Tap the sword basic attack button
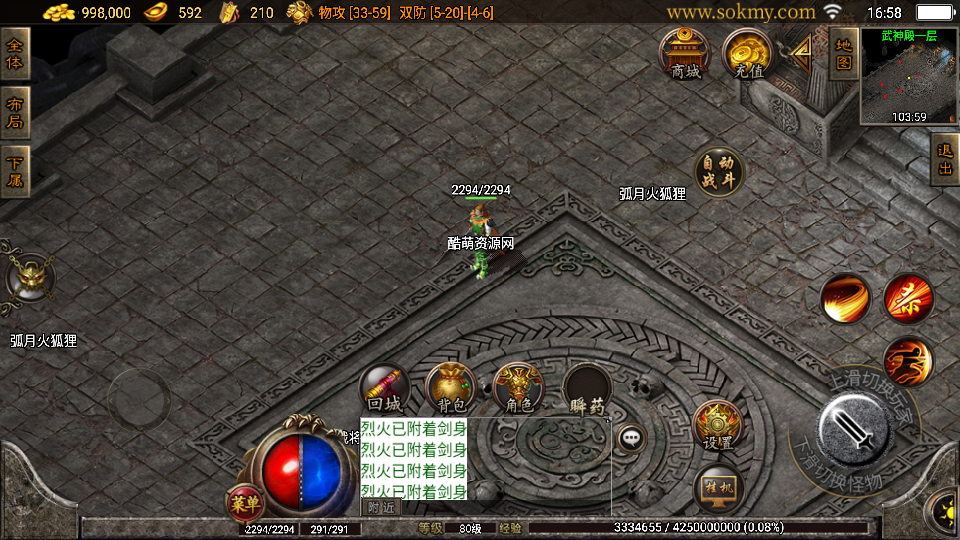The height and width of the screenshot is (540, 960). coord(853,430)
